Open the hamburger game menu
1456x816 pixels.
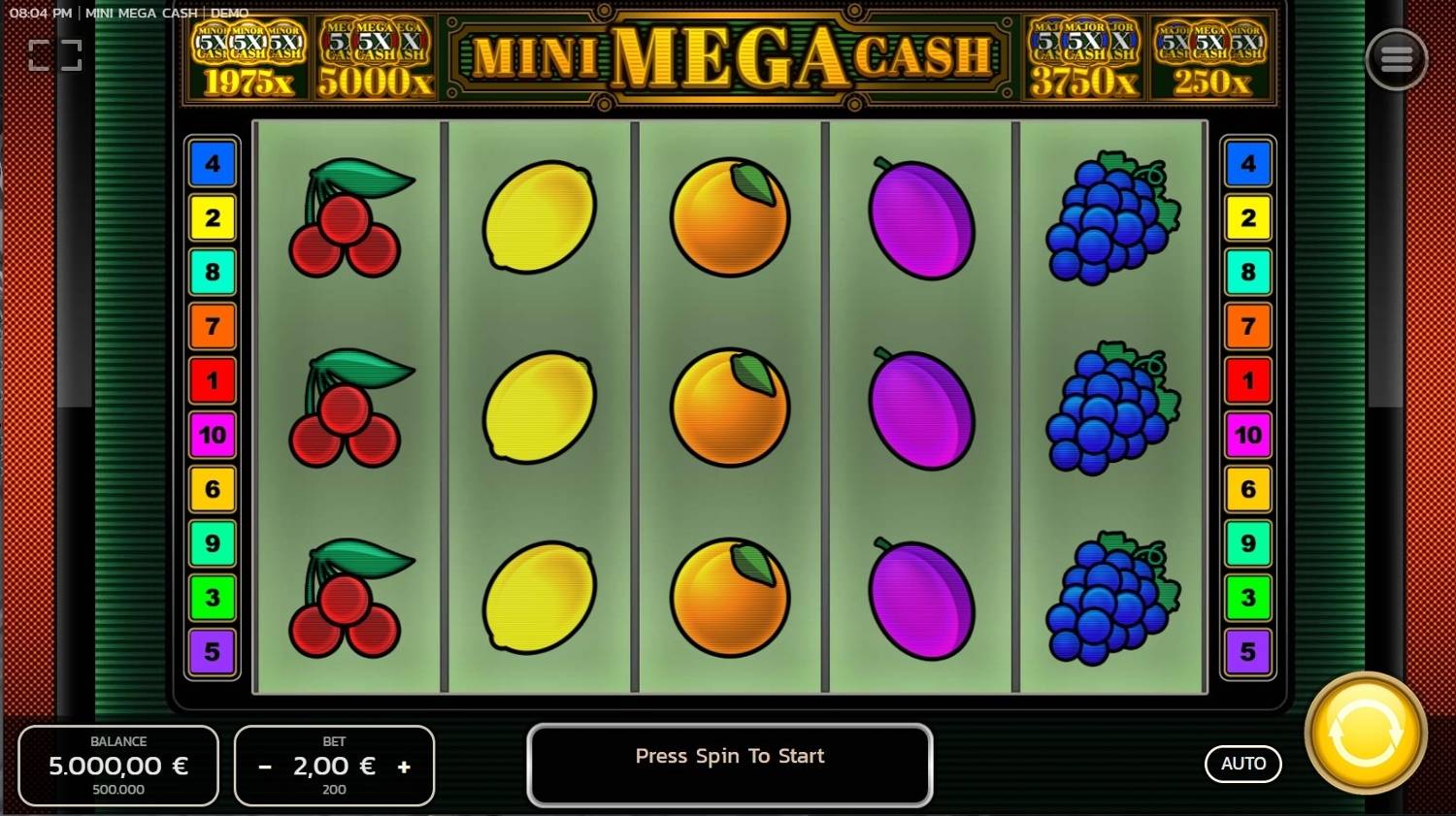(1396, 58)
